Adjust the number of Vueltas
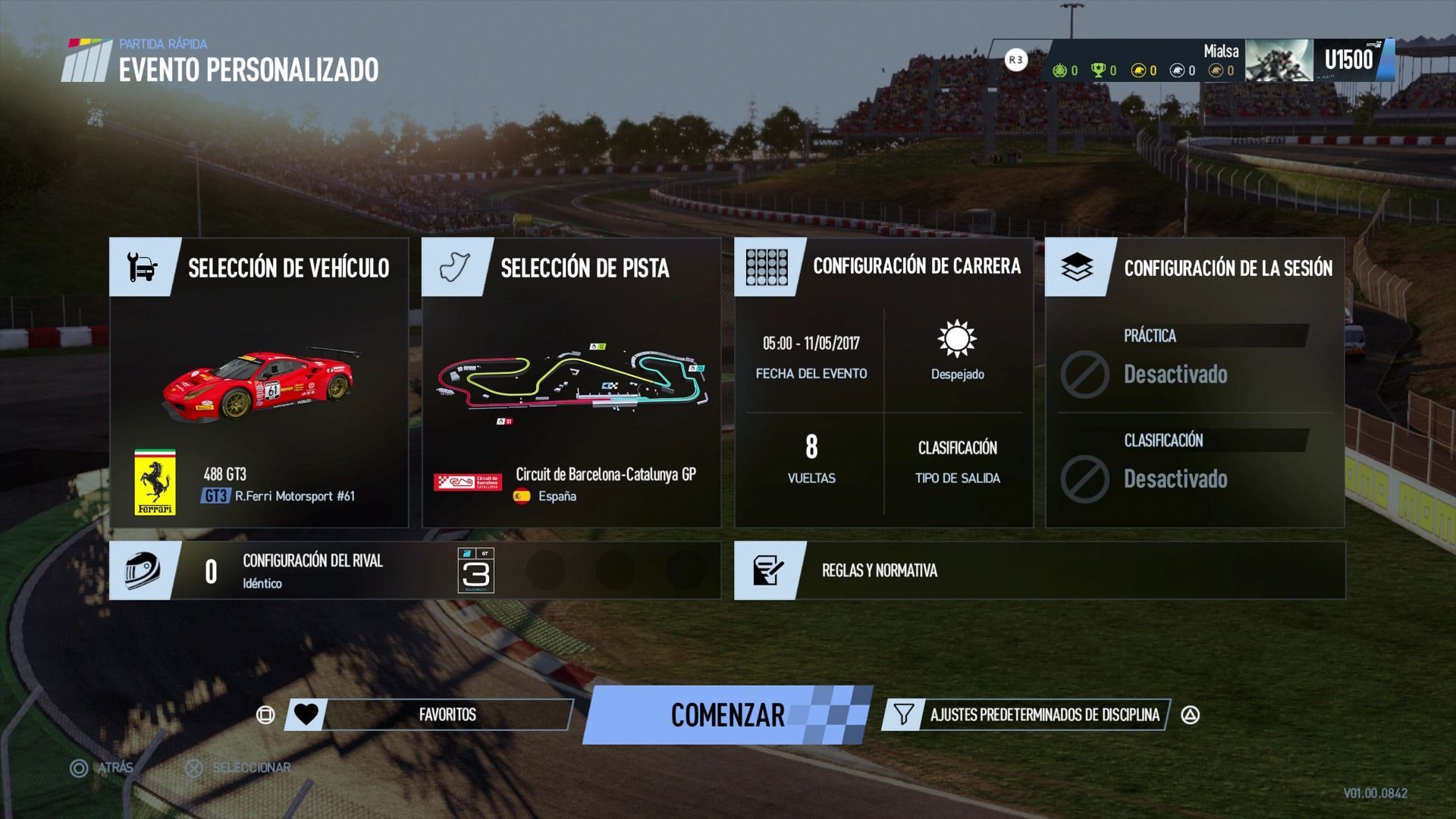The width and height of the screenshot is (1456, 819). pos(811,458)
